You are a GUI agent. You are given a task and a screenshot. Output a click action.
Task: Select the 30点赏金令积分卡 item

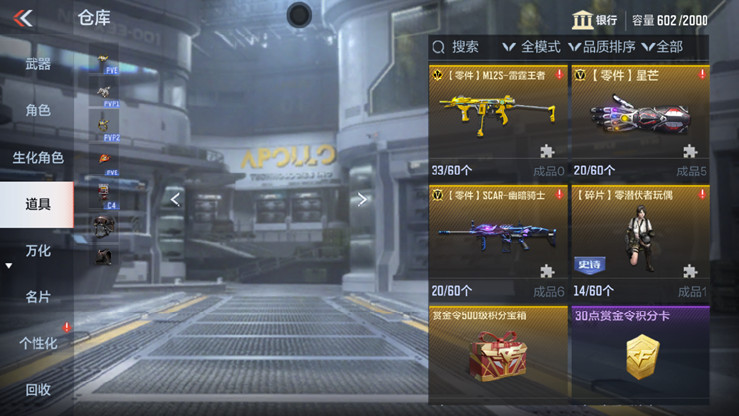pos(638,355)
